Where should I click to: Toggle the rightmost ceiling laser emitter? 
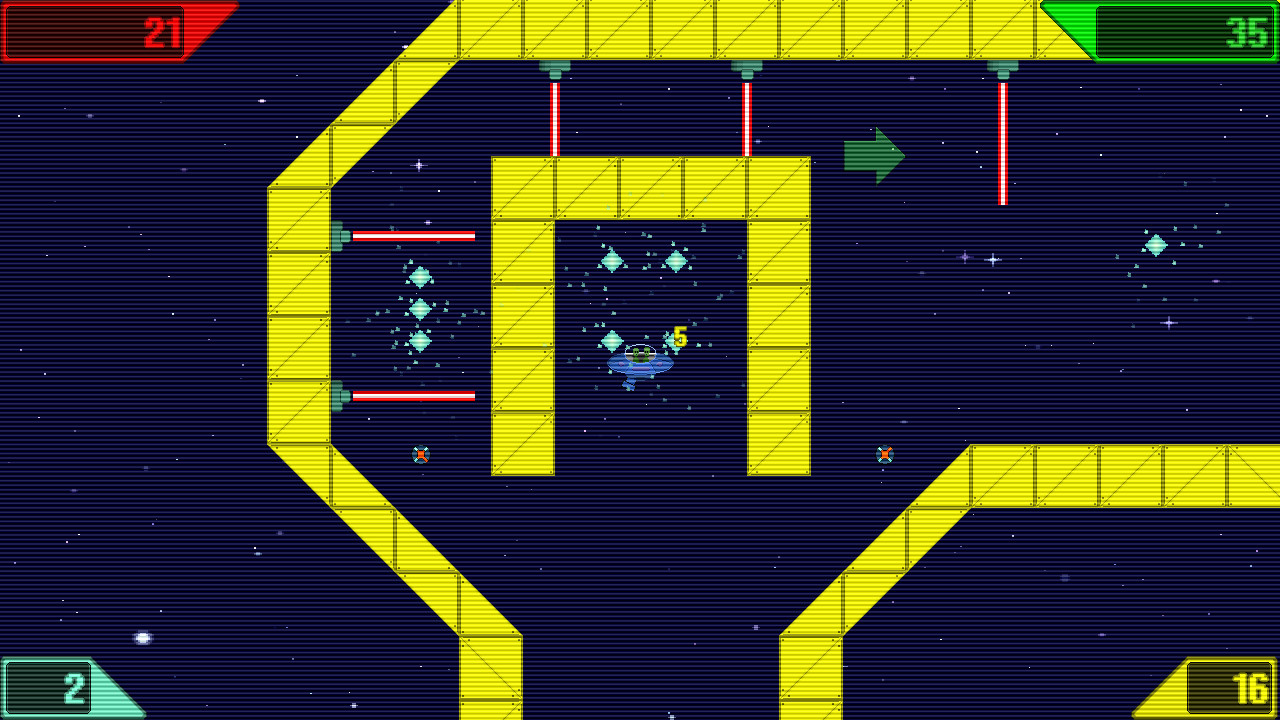coord(1003,65)
